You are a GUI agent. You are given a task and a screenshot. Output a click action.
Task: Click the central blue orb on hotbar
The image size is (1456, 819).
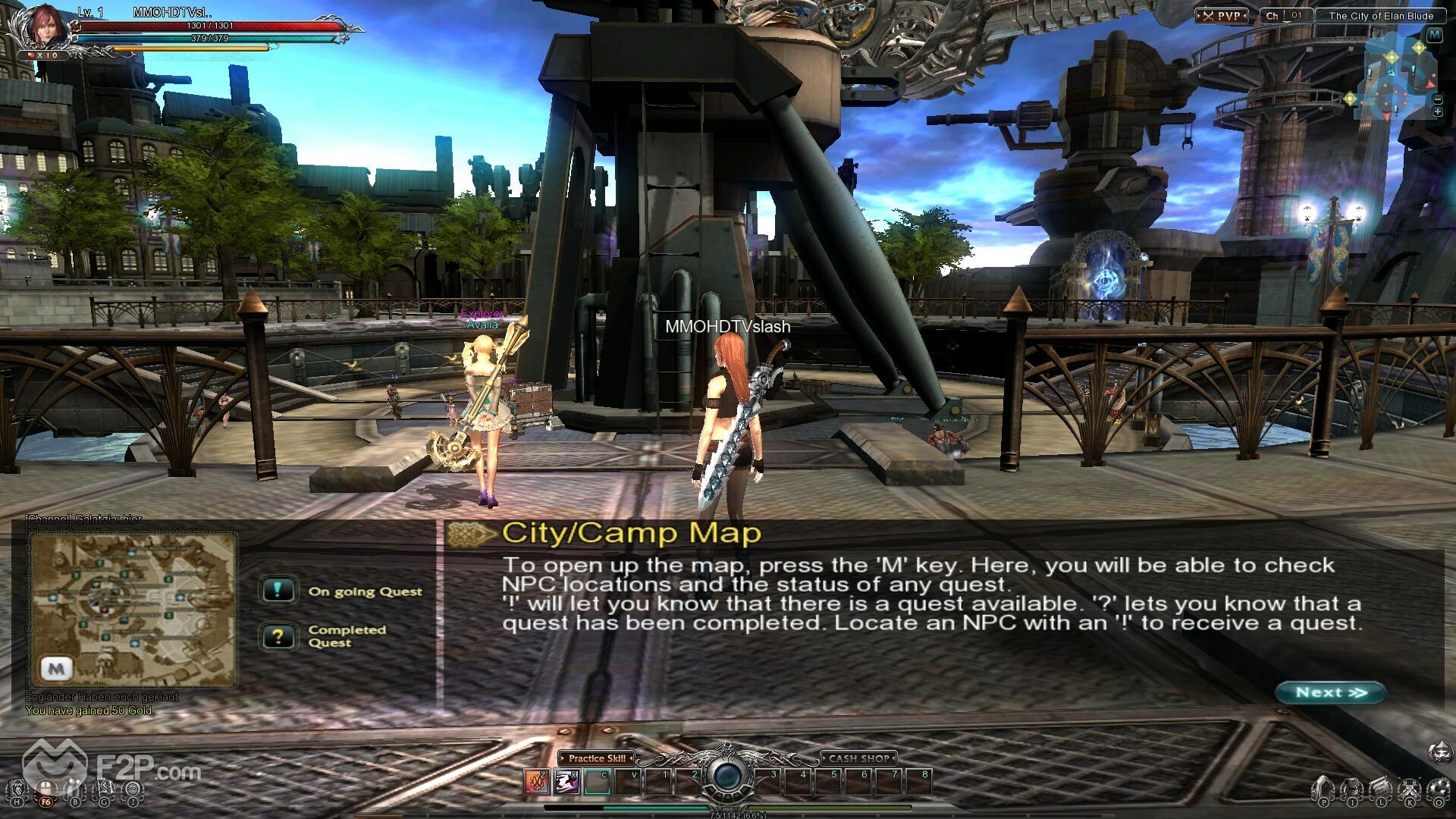[728, 776]
